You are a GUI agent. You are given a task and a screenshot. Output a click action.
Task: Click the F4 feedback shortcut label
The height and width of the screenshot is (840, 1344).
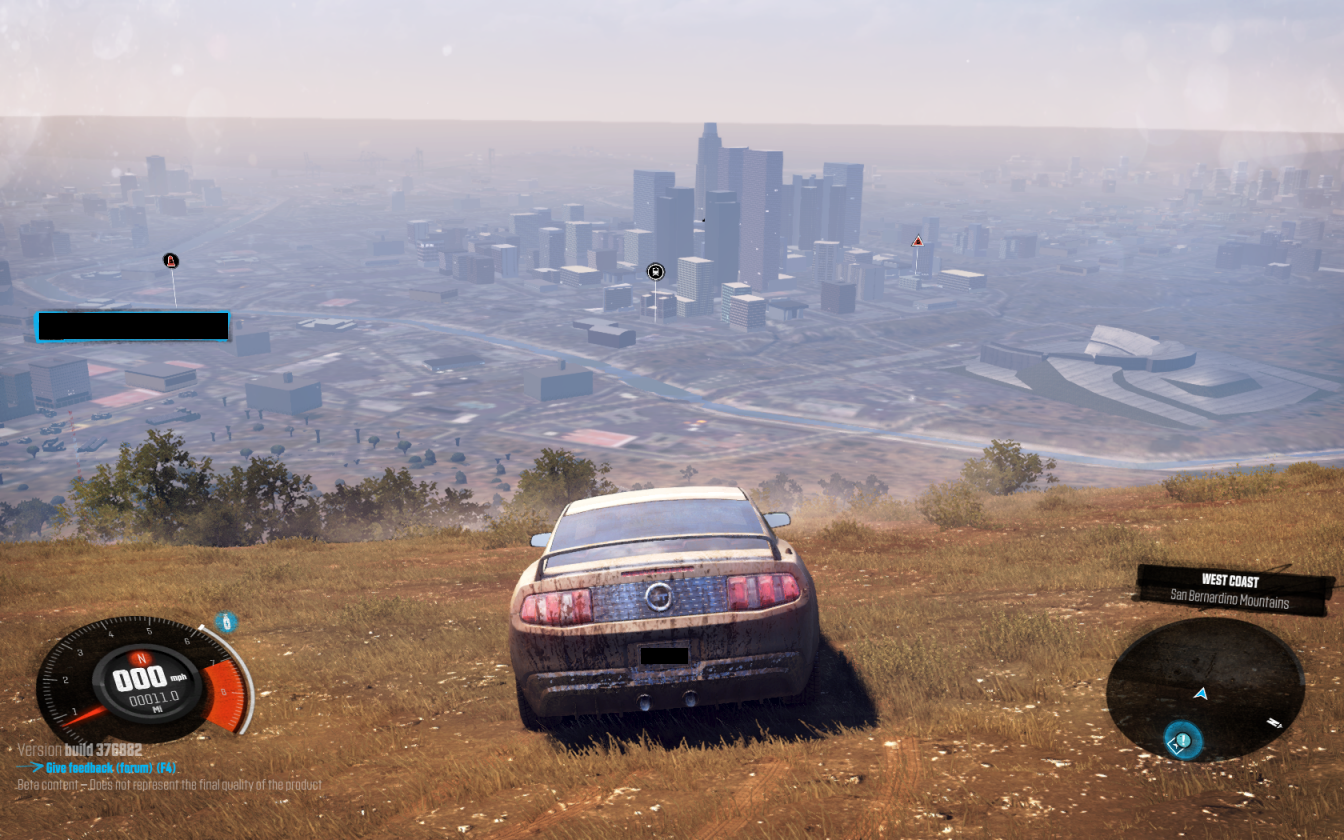pos(166,767)
